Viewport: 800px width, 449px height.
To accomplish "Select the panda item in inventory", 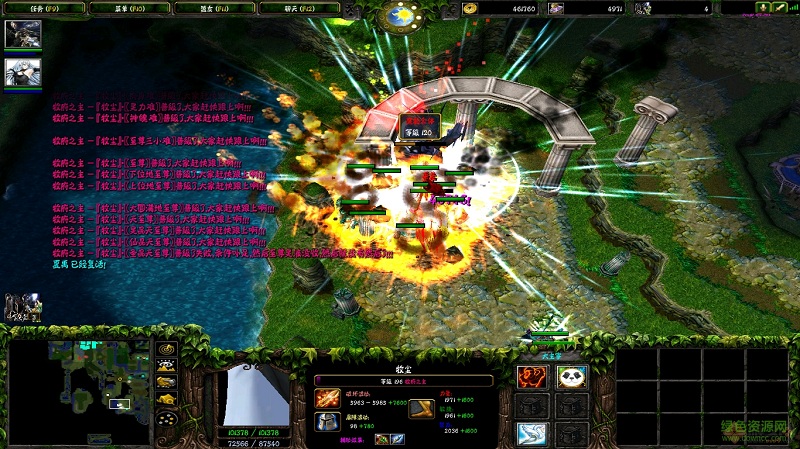I will [571, 377].
